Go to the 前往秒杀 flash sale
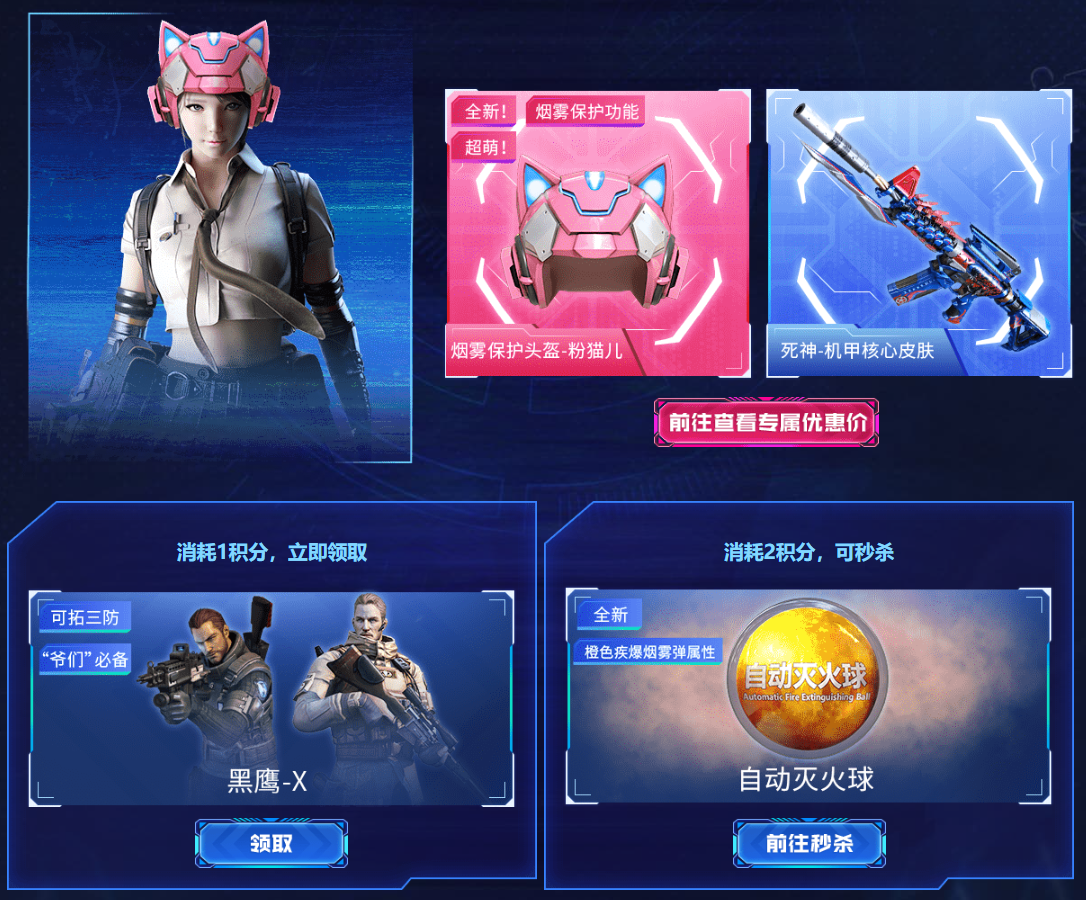 coord(809,844)
